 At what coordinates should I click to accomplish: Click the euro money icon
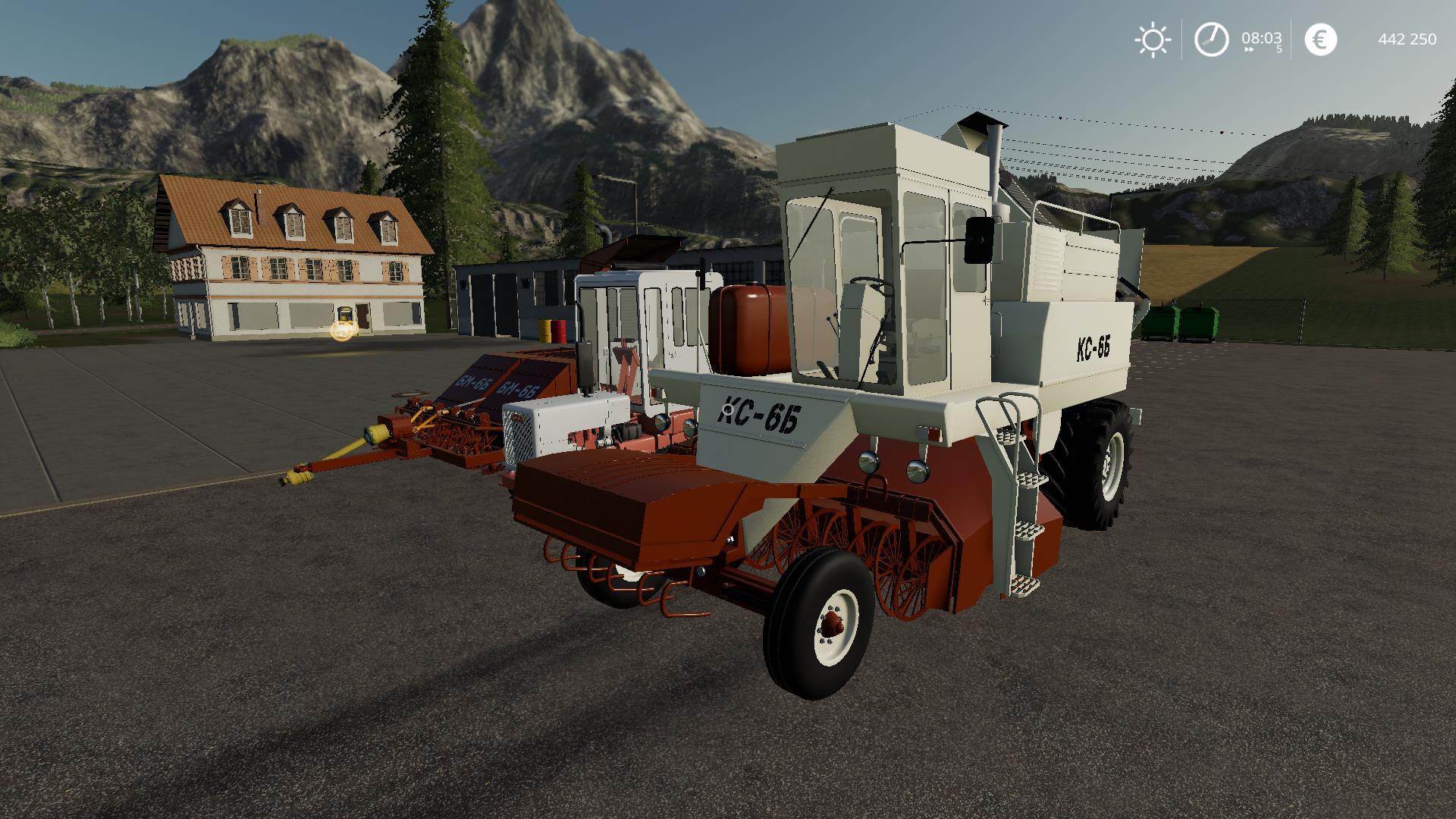[x=1320, y=39]
